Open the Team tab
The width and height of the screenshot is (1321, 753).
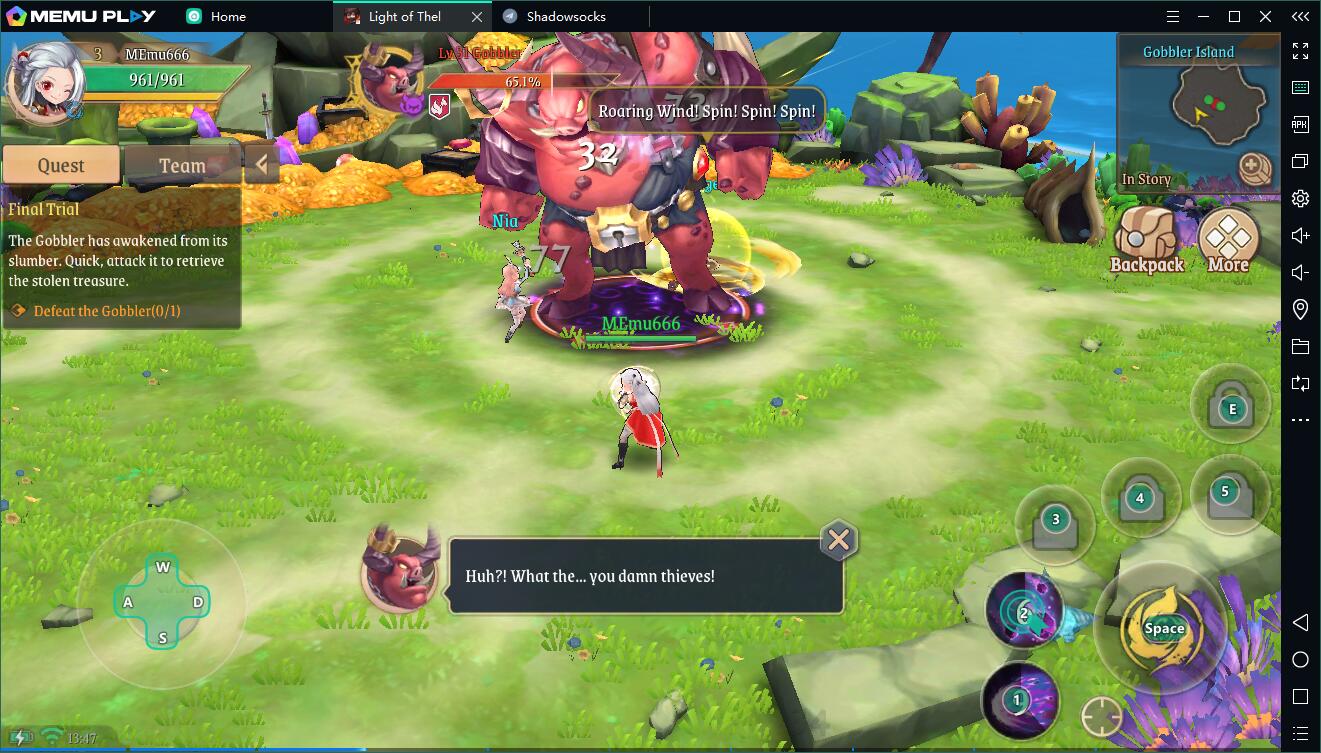click(x=181, y=165)
